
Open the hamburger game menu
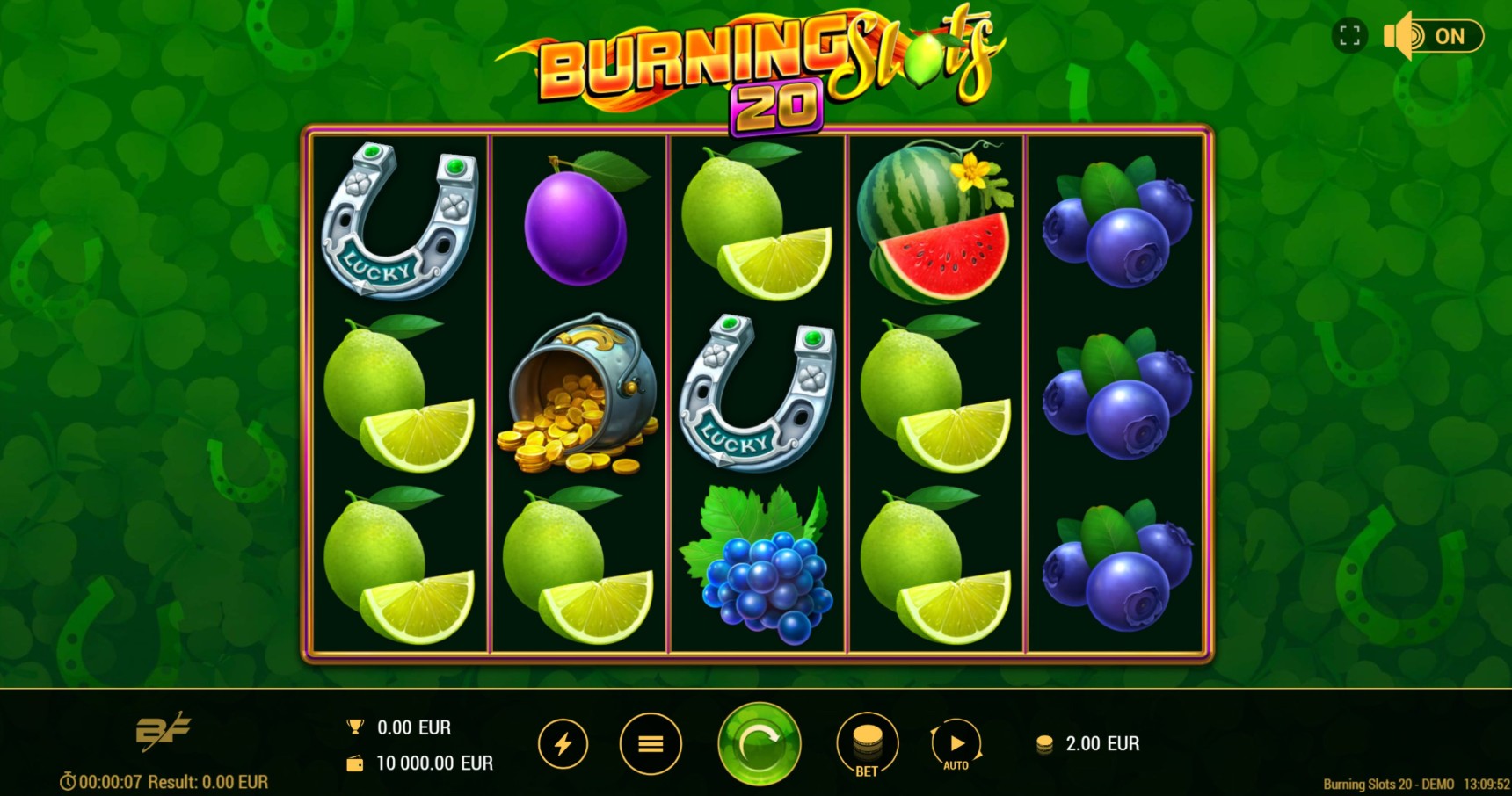[x=651, y=742]
